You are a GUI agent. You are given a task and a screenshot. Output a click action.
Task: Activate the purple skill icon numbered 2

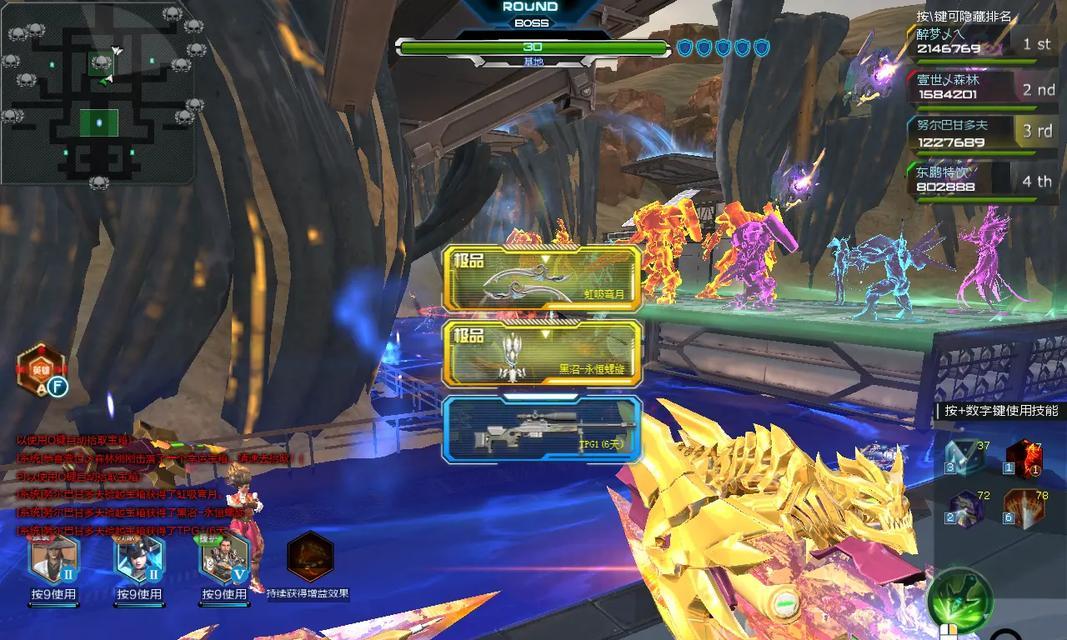coord(962,508)
